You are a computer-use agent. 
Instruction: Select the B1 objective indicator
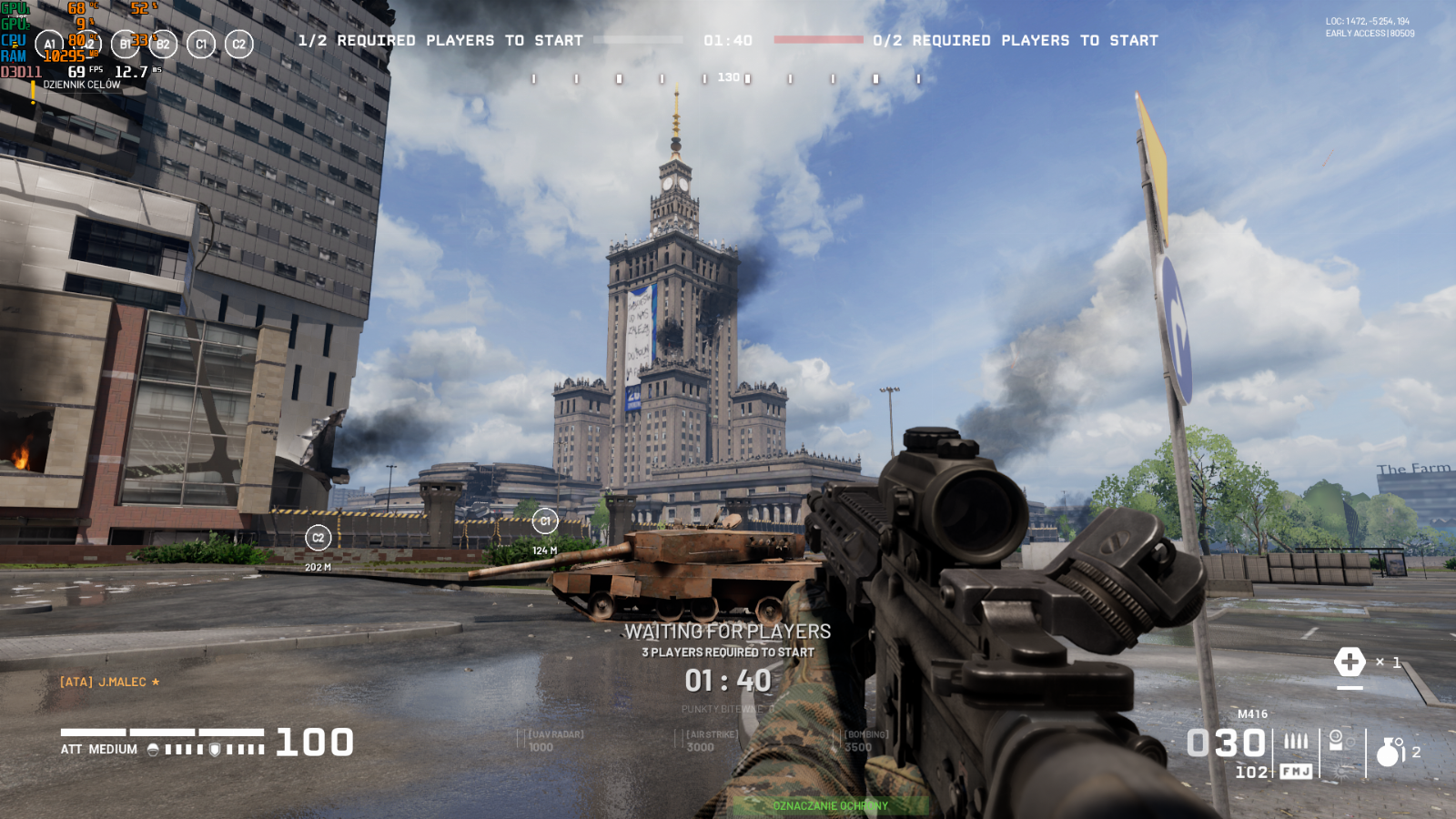(125, 44)
